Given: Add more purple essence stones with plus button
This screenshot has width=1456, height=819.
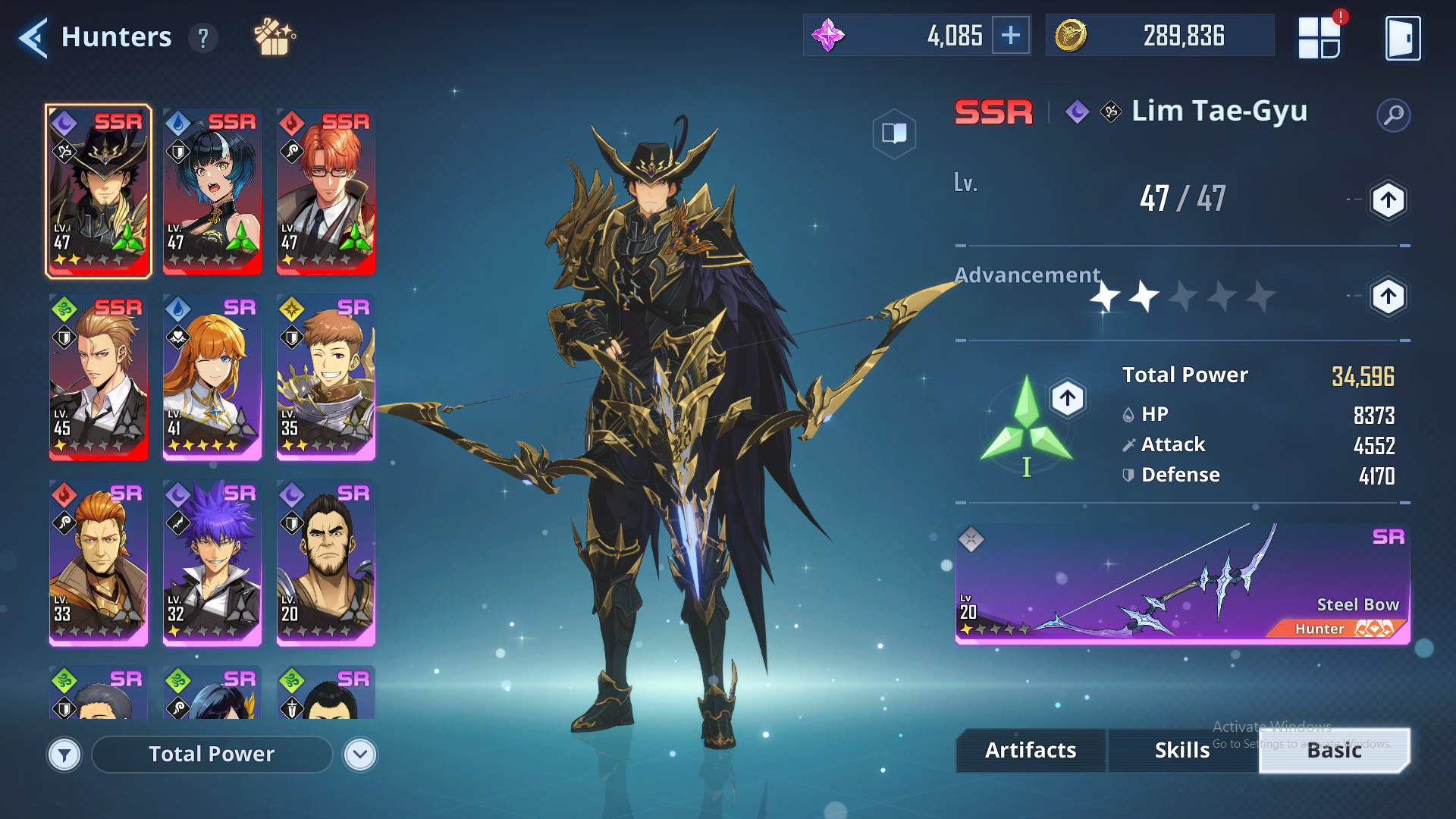Looking at the screenshot, I should coord(1011,36).
